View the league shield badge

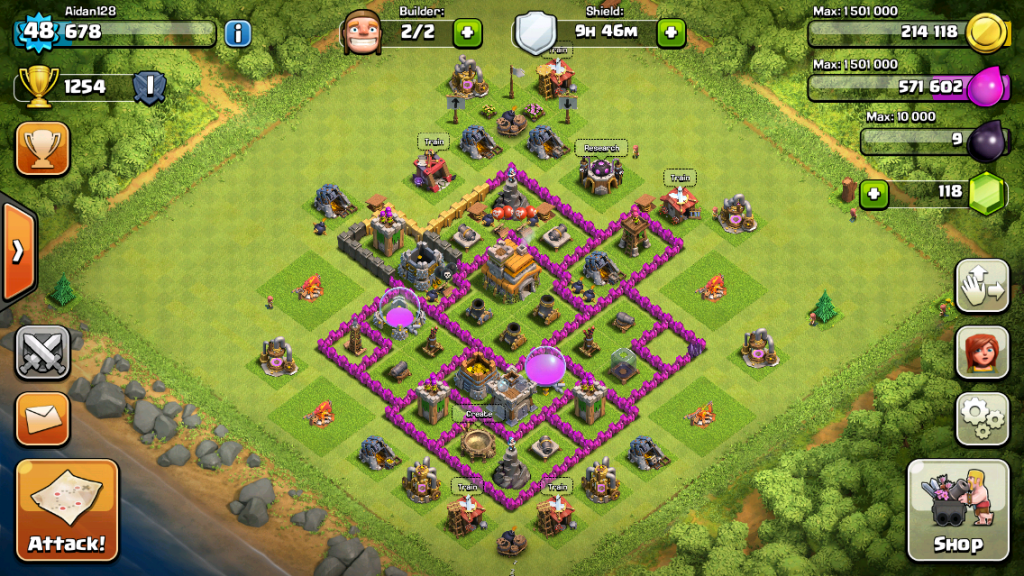click(149, 87)
